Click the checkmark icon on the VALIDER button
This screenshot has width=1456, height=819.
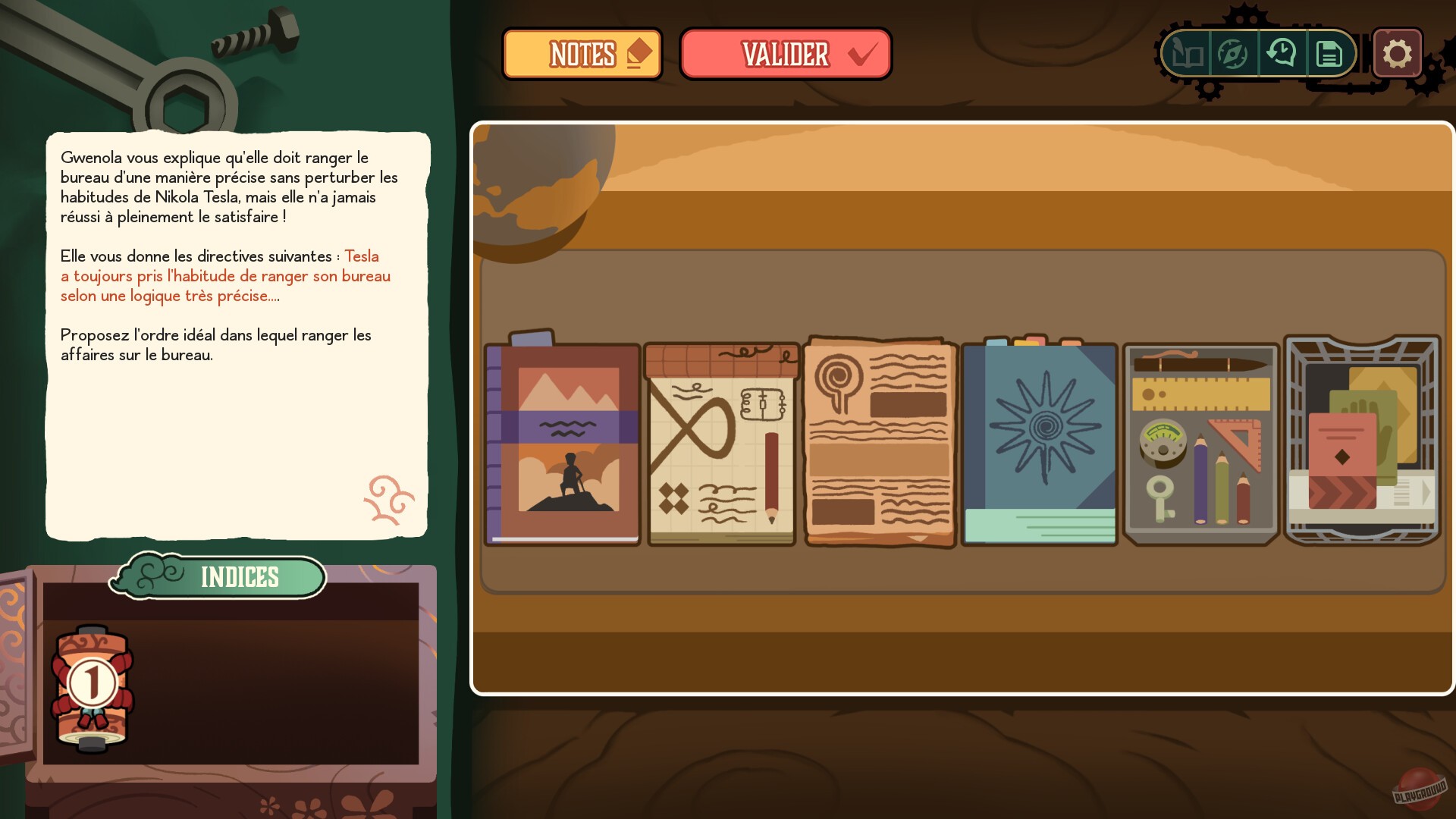coord(861,52)
